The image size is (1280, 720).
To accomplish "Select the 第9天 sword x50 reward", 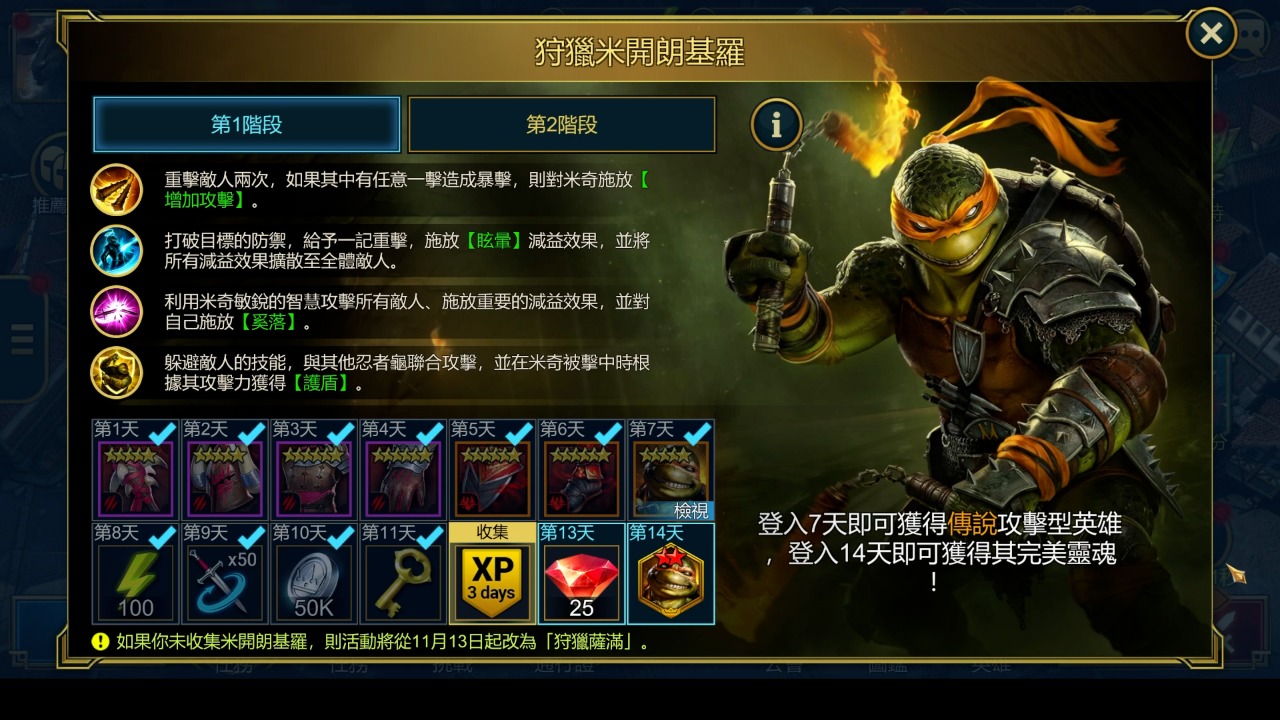I will [x=225, y=574].
